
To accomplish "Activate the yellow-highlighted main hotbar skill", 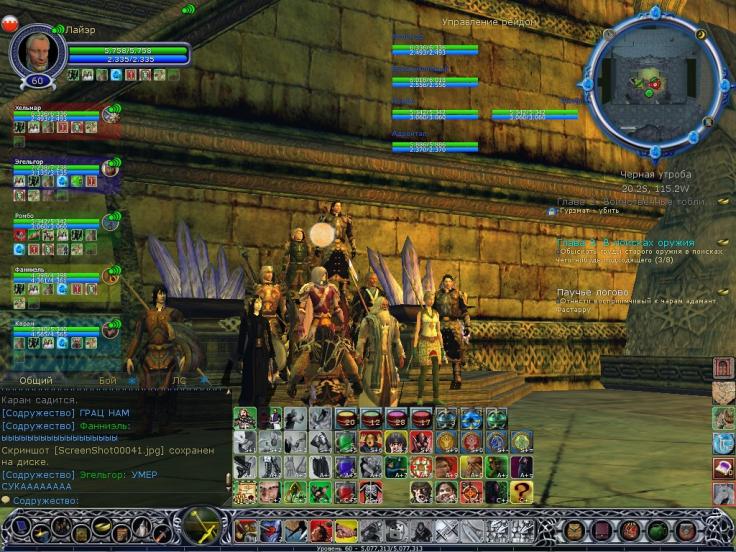I will [345, 529].
